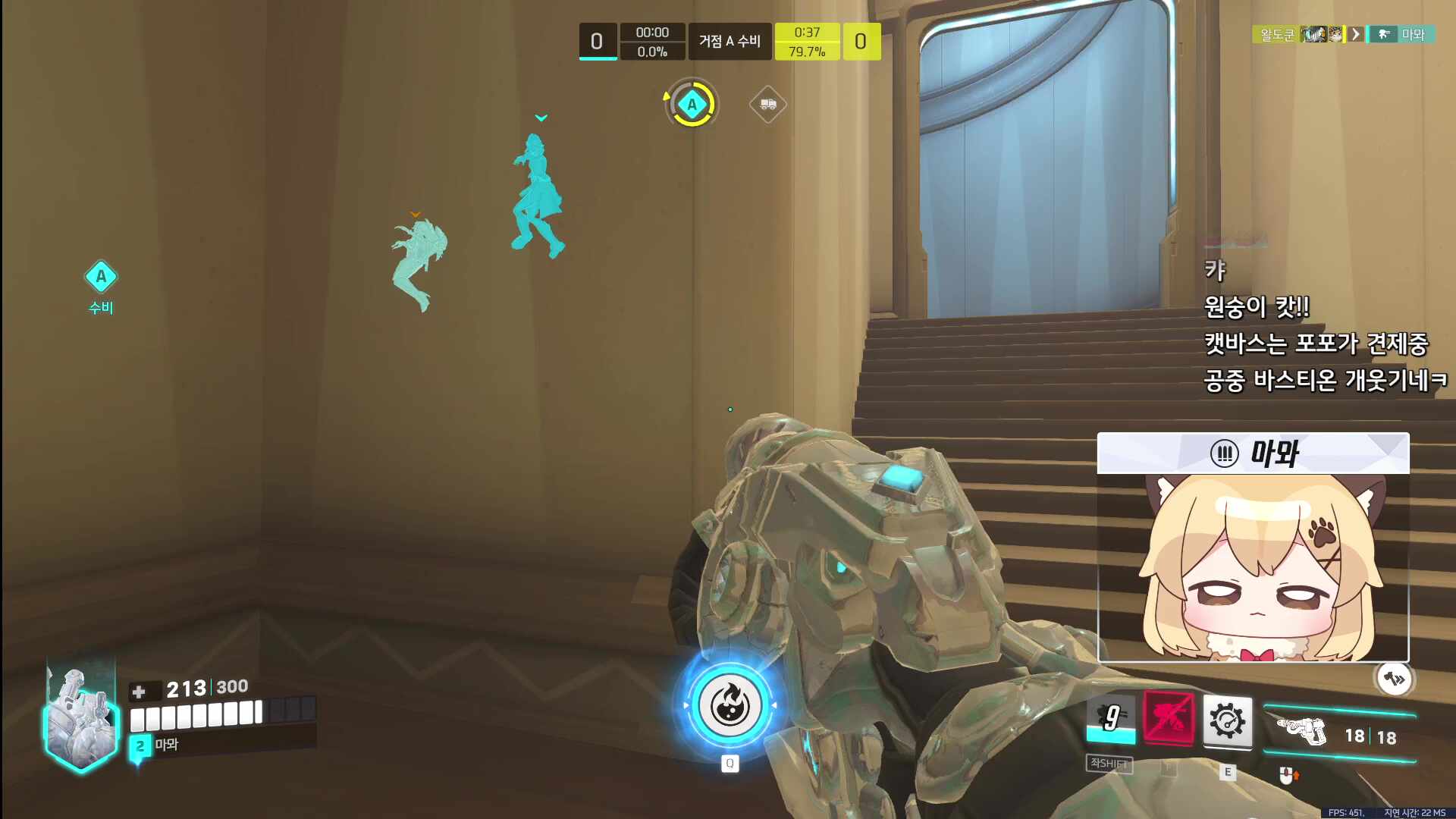
Task: Select the payload truck objective icon
Action: [767, 104]
